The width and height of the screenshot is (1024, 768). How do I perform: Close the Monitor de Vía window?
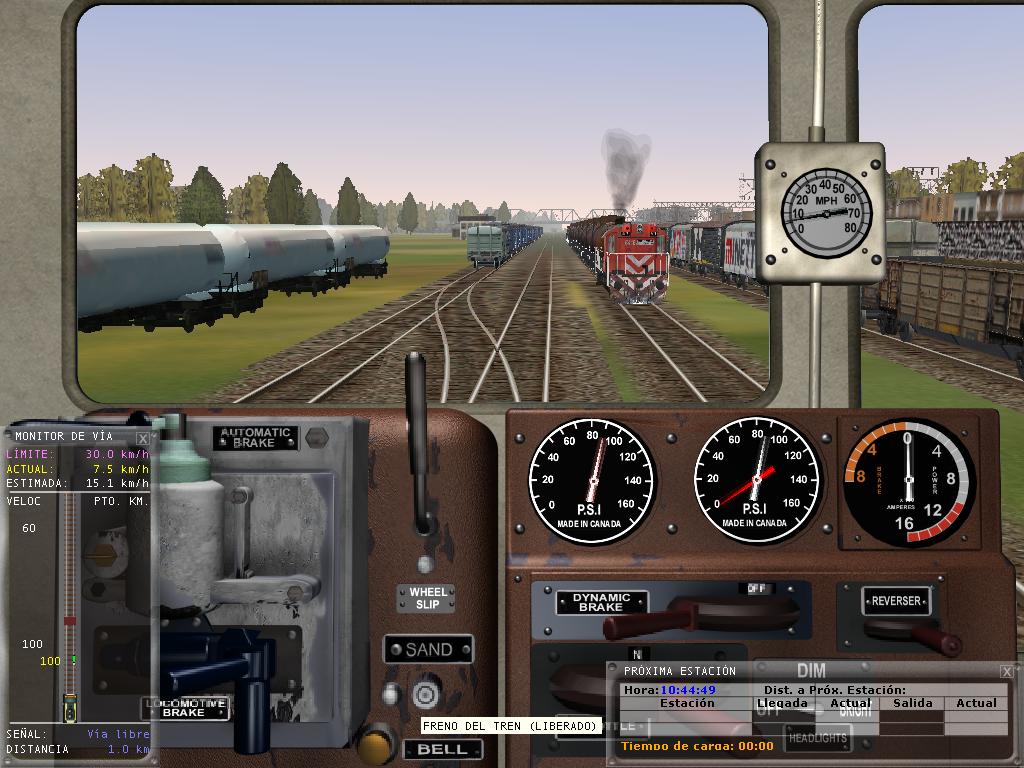pyautogui.click(x=143, y=438)
